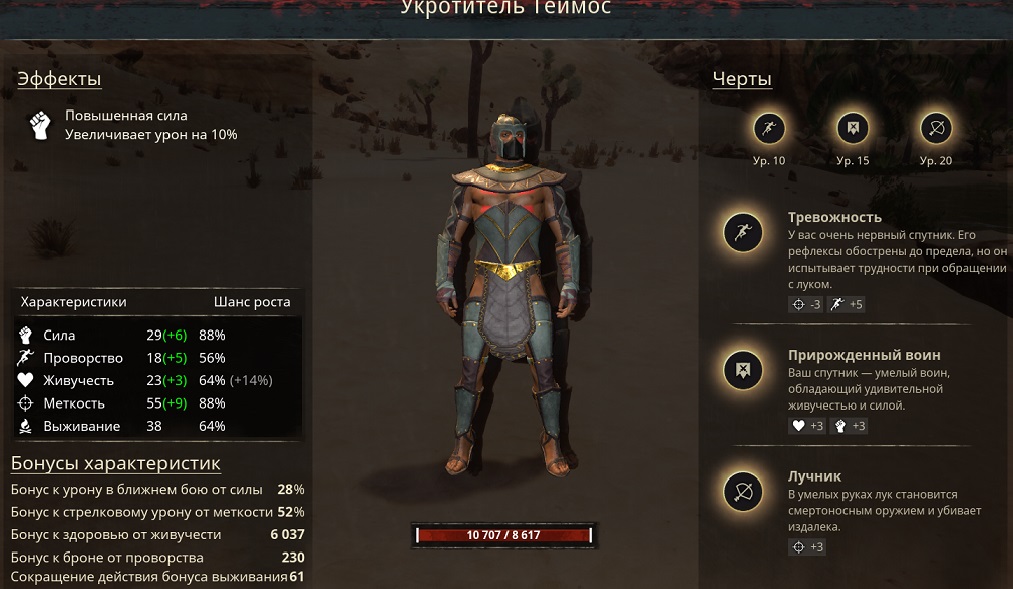Select the Ур. 10 running-figure perk icon
Viewport: 1013px width, 589px height.
769,128
